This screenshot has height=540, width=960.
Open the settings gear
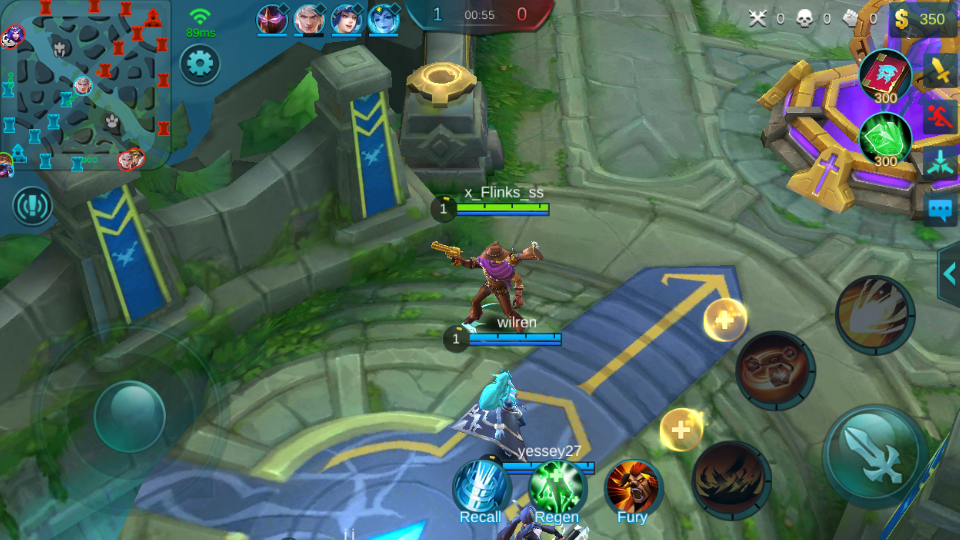(x=200, y=65)
